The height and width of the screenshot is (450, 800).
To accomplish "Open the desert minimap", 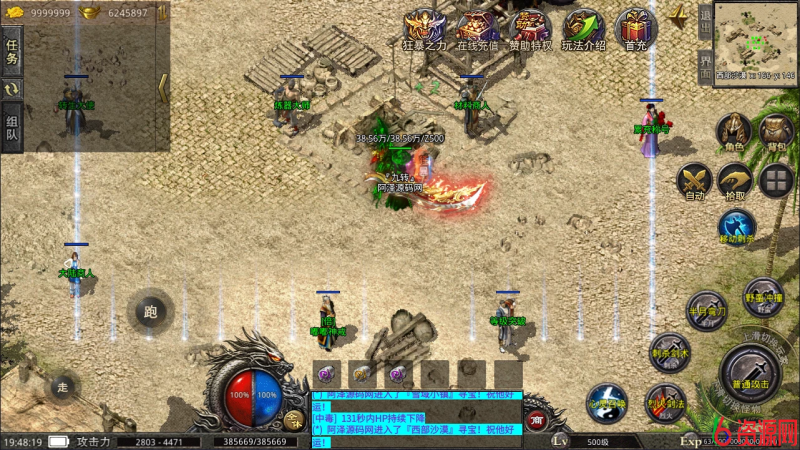I will click(x=755, y=38).
